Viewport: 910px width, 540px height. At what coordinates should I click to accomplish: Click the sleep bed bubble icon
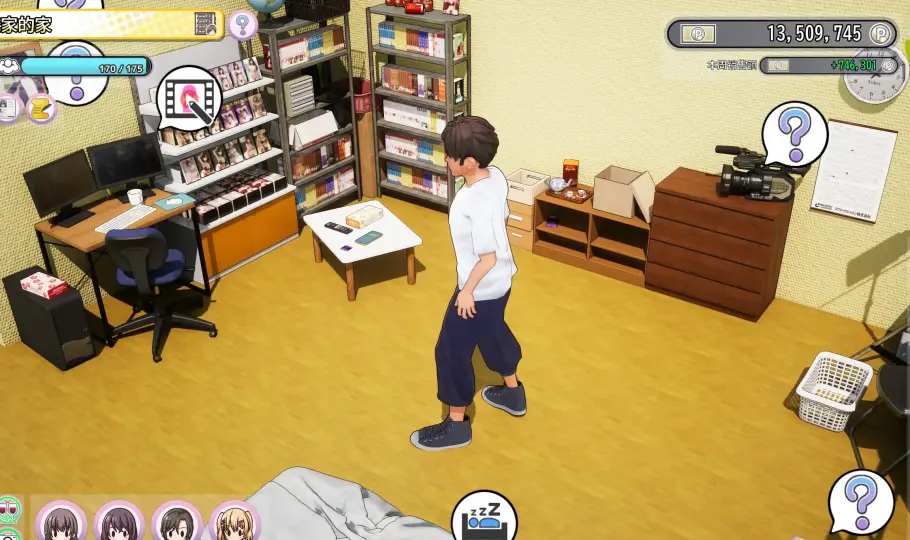[x=484, y=514]
